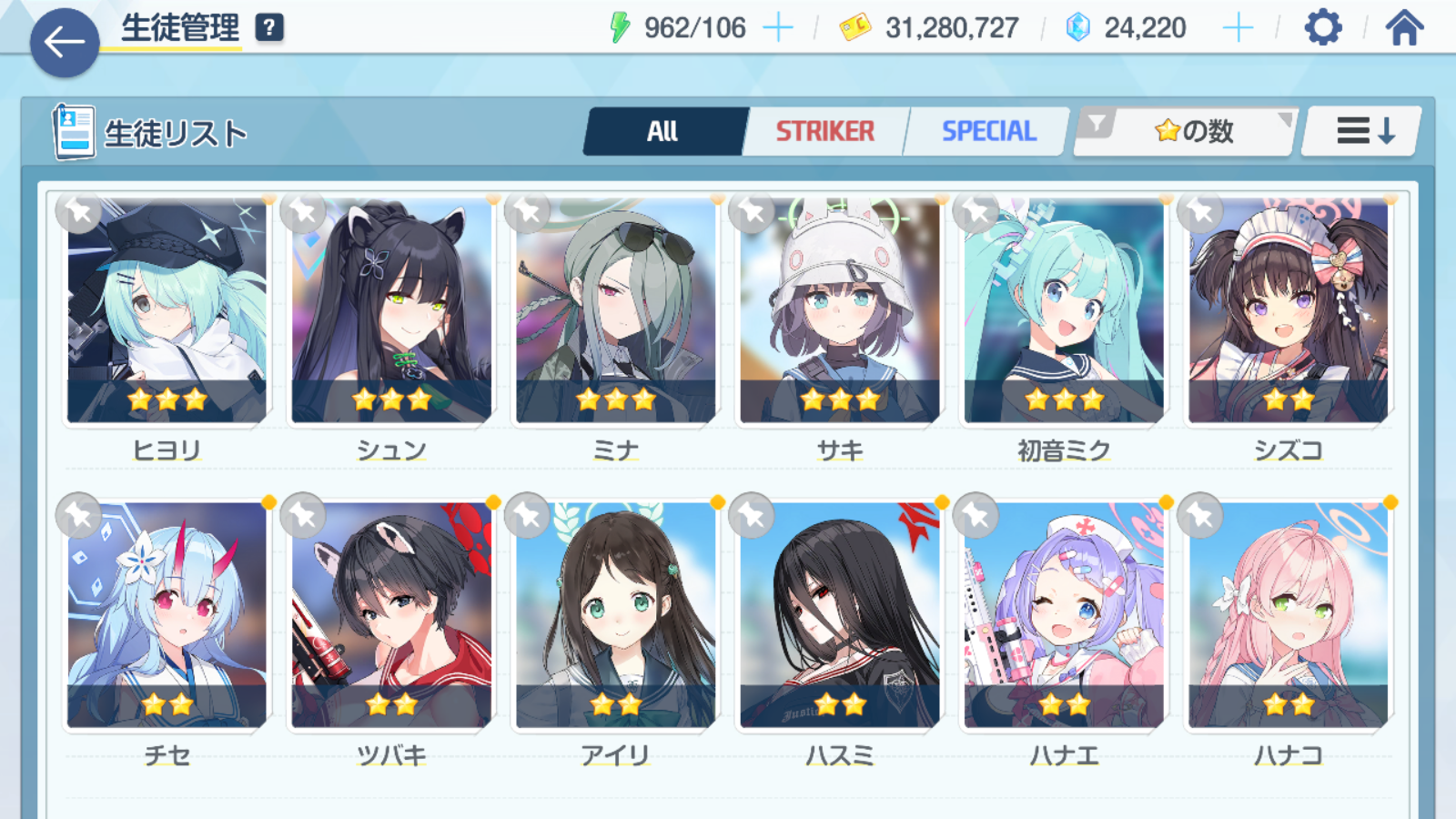Choose student アイリ
Screen dimensions: 1456x819
point(615,616)
